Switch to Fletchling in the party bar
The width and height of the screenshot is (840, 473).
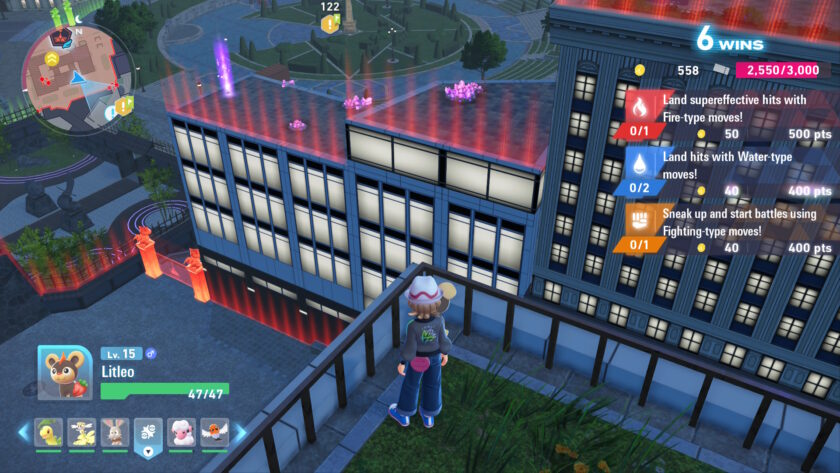(214, 432)
